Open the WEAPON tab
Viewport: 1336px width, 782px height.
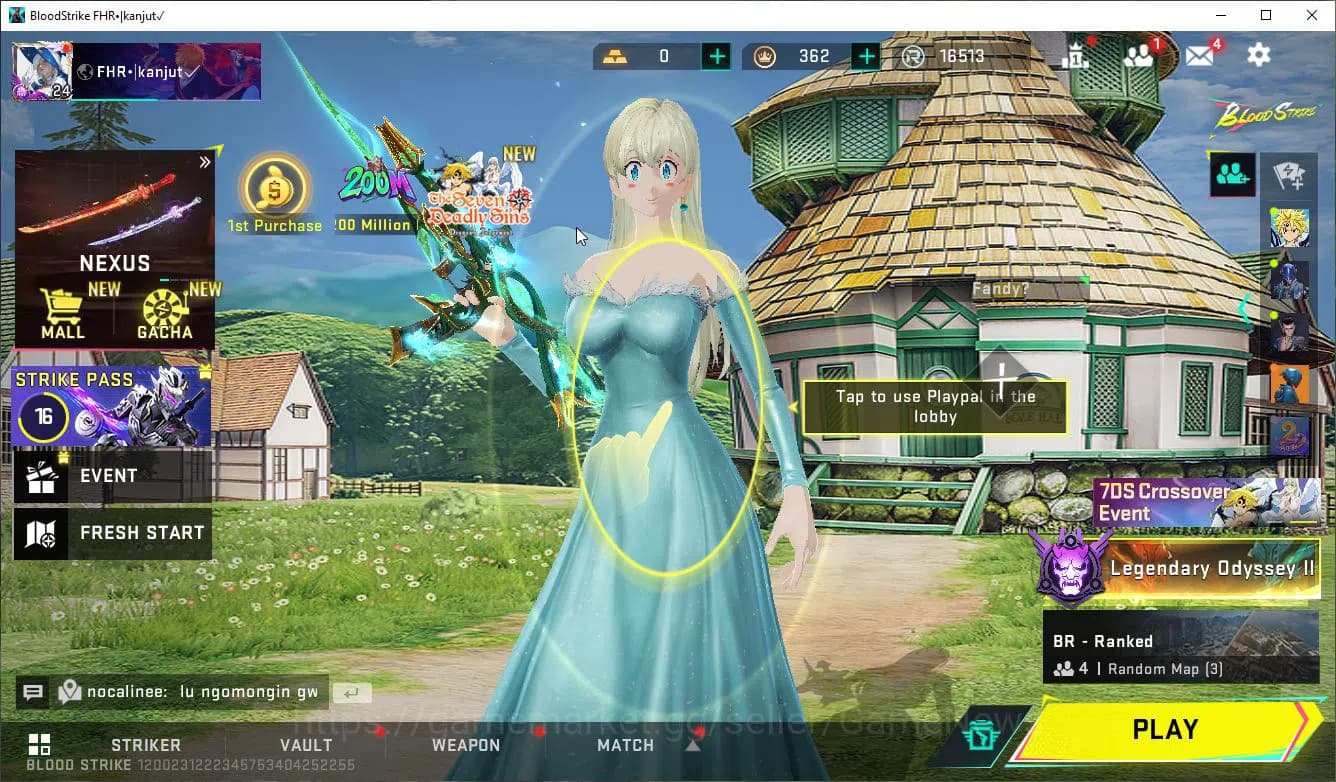click(x=466, y=745)
